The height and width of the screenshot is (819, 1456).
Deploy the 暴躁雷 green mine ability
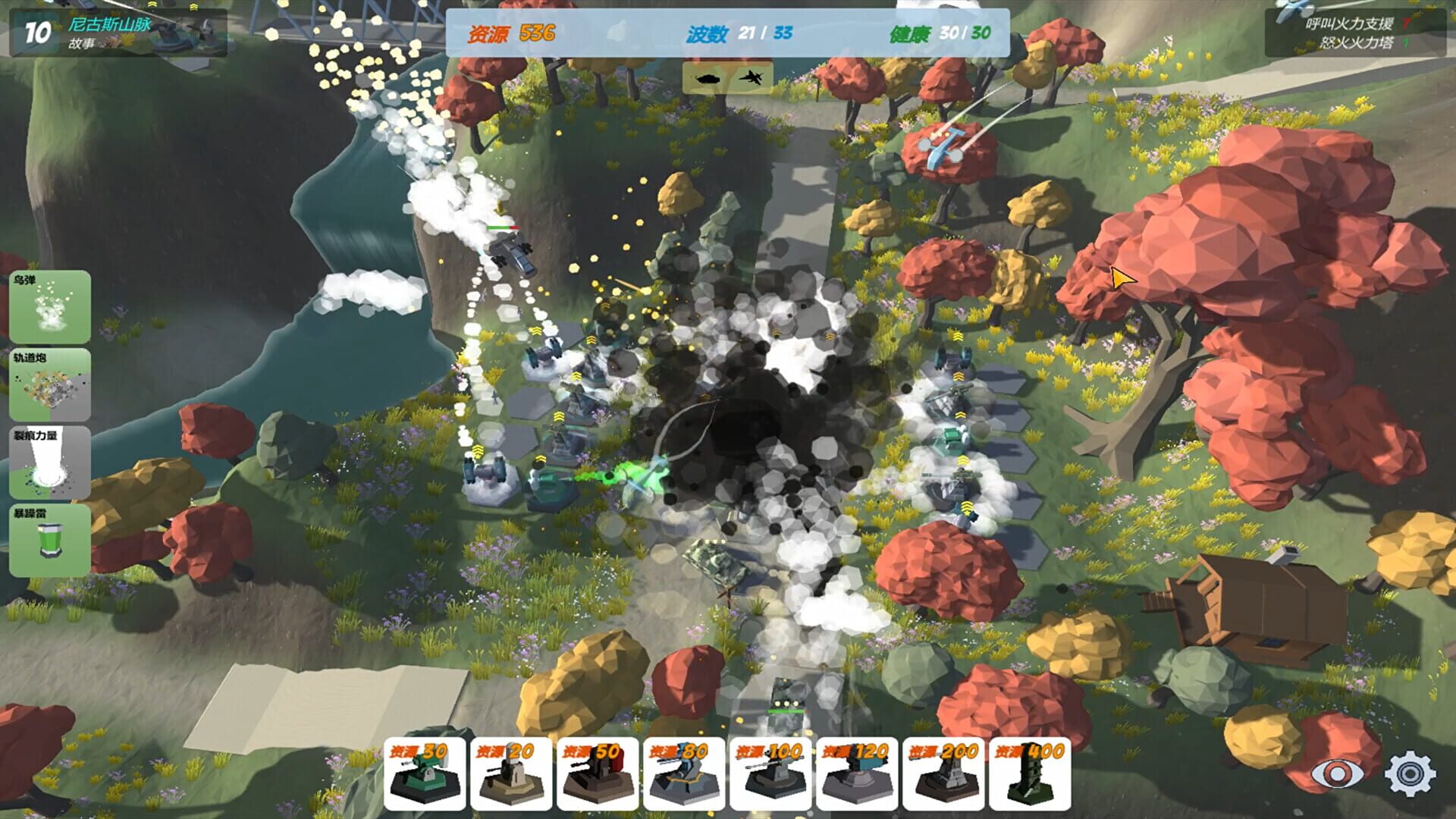[x=49, y=540]
